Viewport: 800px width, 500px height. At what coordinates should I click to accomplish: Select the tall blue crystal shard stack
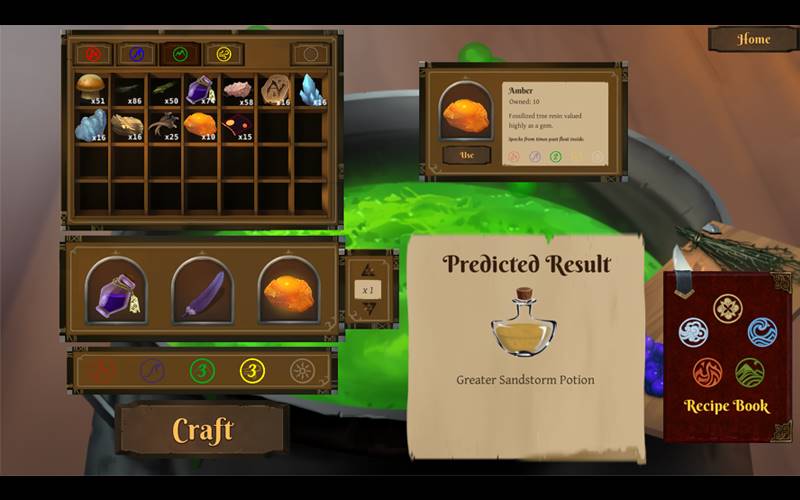(x=311, y=90)
